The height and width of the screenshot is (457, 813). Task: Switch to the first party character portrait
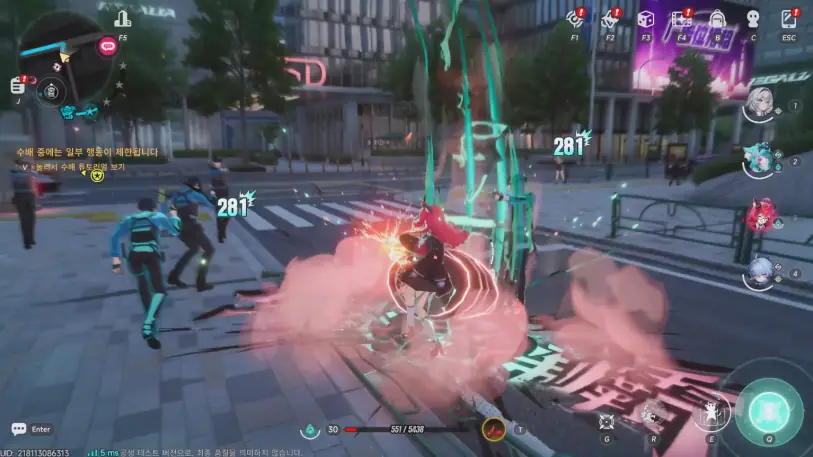coord(762,104)
